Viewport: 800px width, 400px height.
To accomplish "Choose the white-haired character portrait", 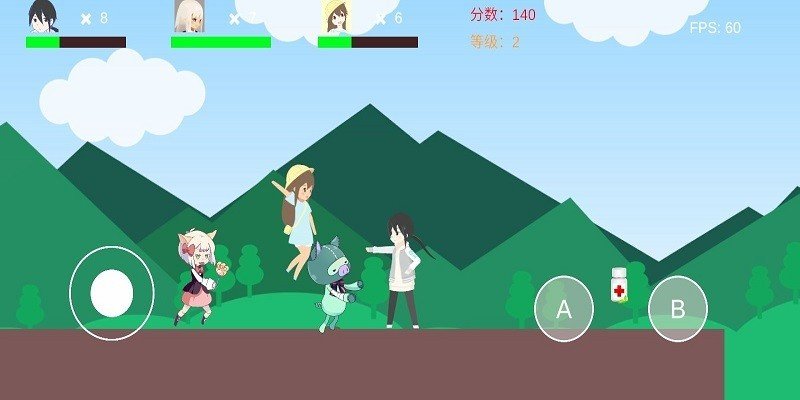I will [x=188, y=17].
